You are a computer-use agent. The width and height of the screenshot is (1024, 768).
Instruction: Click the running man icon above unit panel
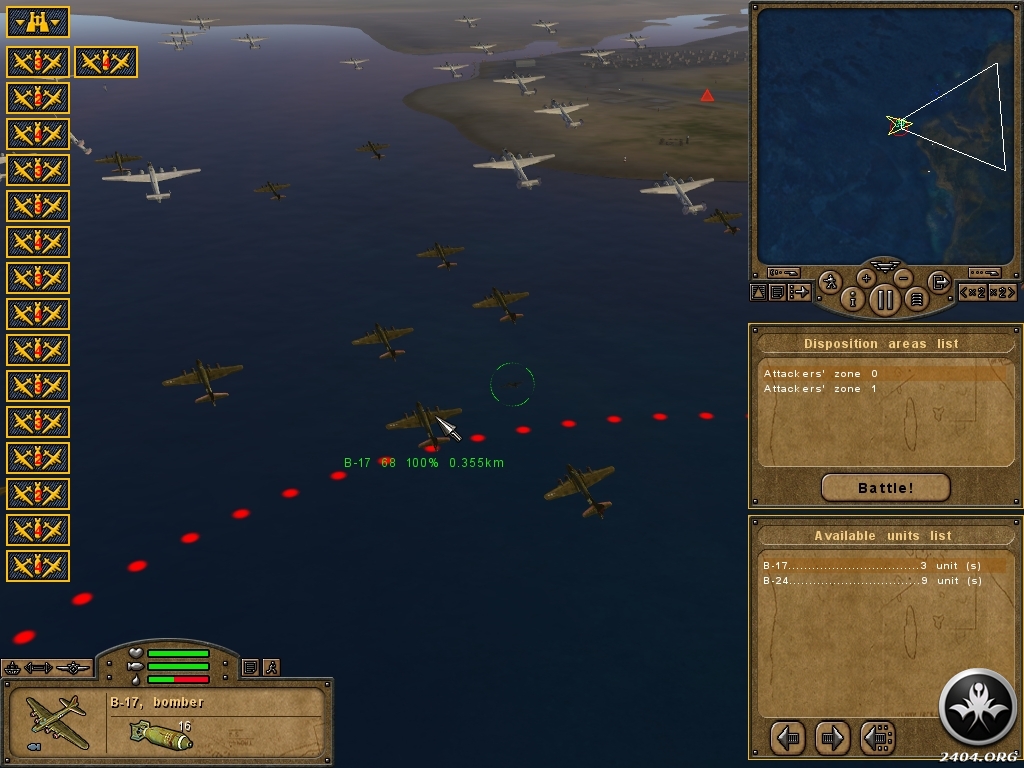pyautogui.click(x=271, y=667)
